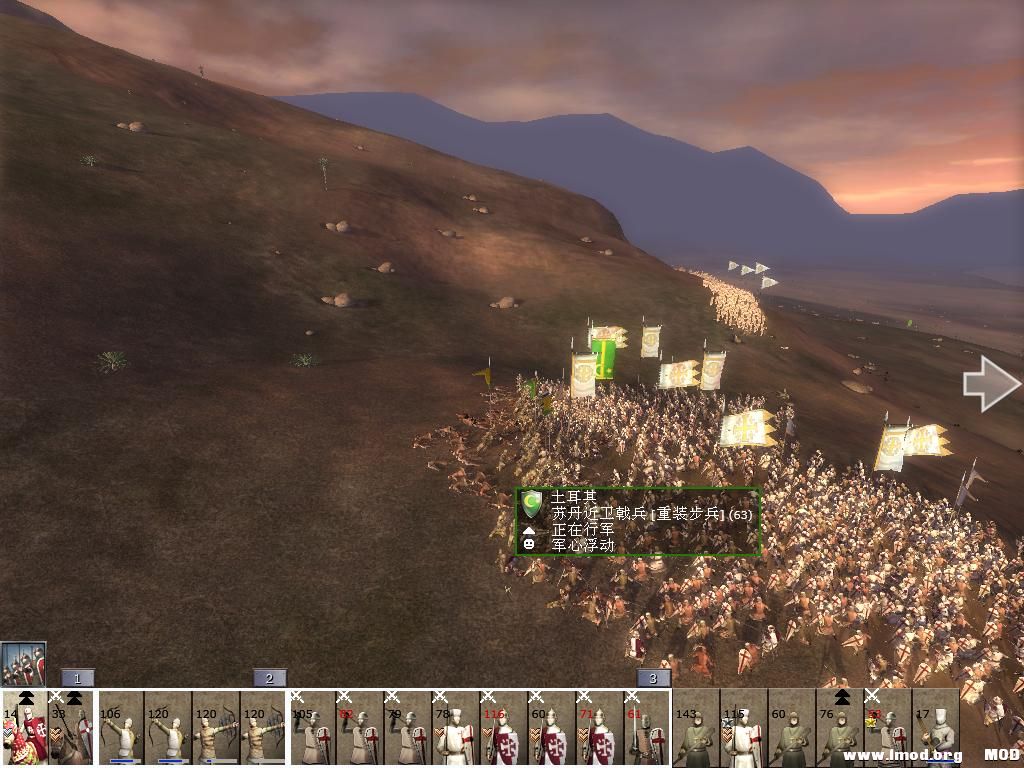The width and height of the screenshot is (1024, 768).
Task: Click the large grey right arrow
Action: point(990,384)
